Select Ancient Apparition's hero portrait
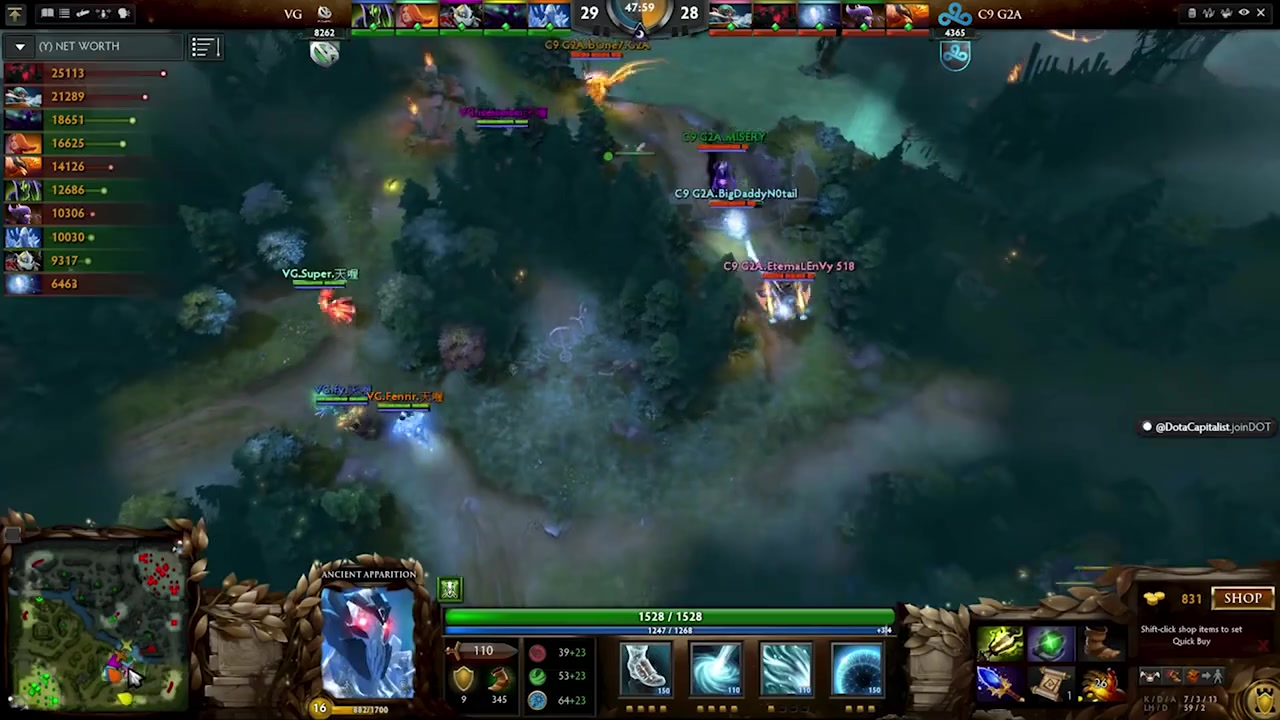Viewport: 1280px width, 720px height. click(x=370, y=640)
